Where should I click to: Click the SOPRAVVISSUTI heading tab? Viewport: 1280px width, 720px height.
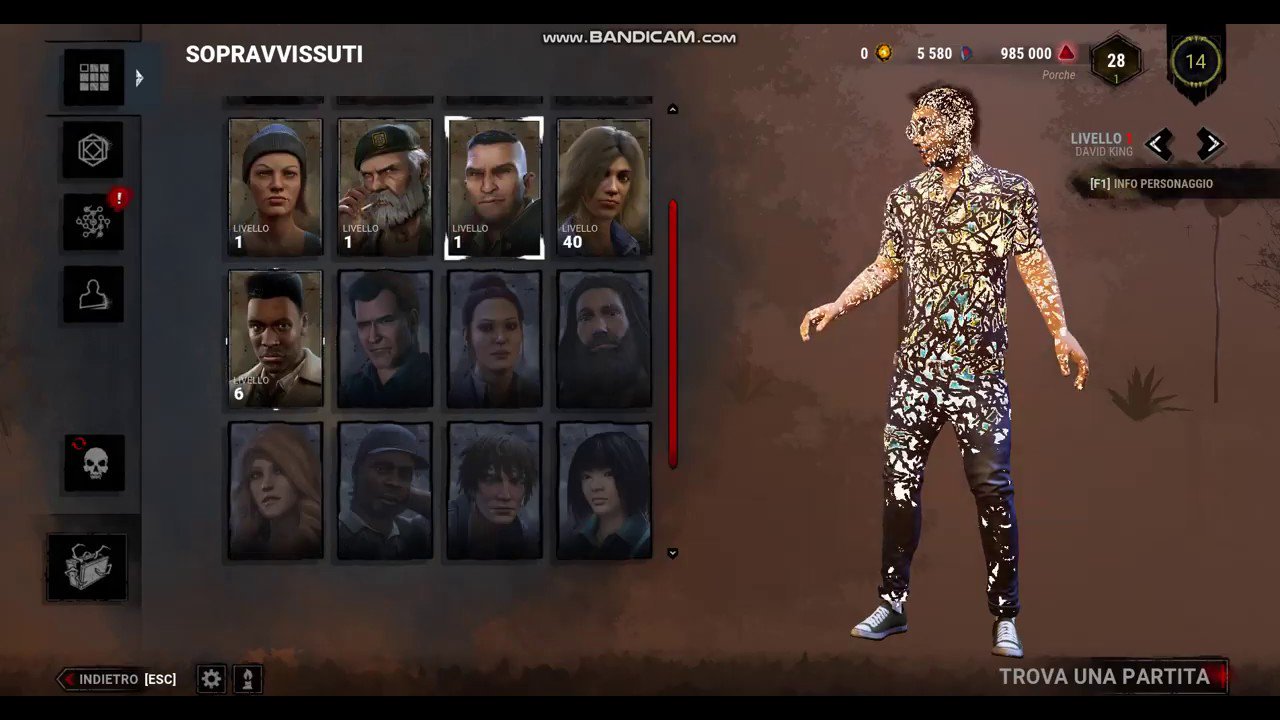click(x=274, y=54)
